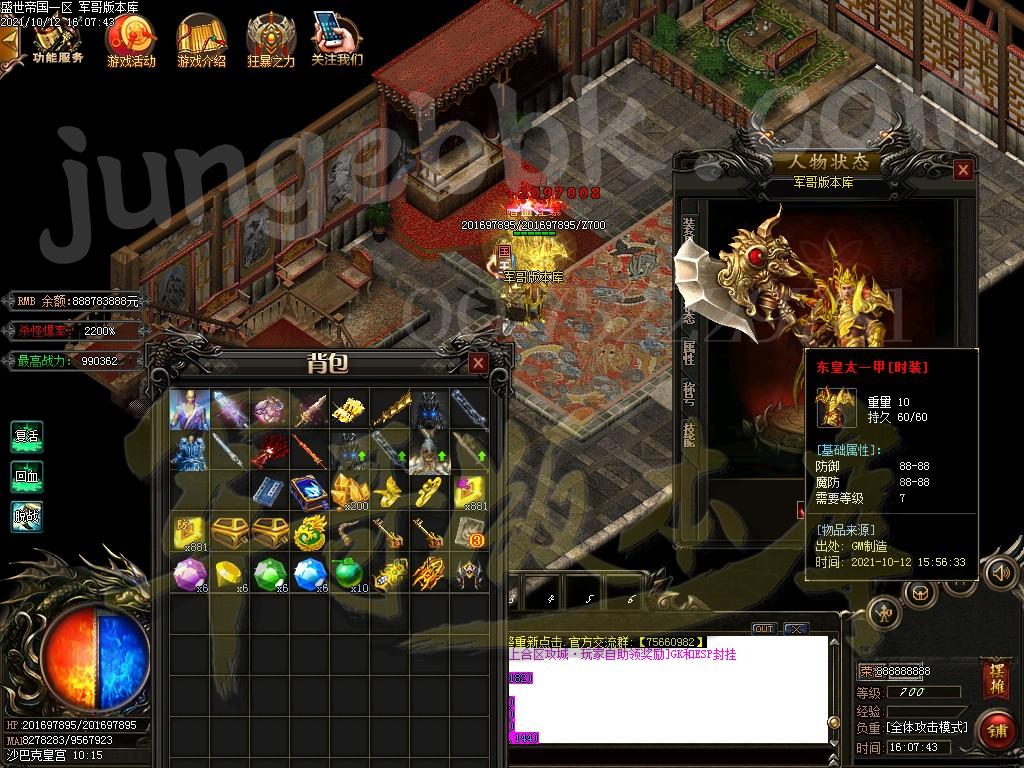The height and width of the screenshot is (768, 1024).
Task: Close the 背包 backpack window
Action: click(479, 362)
